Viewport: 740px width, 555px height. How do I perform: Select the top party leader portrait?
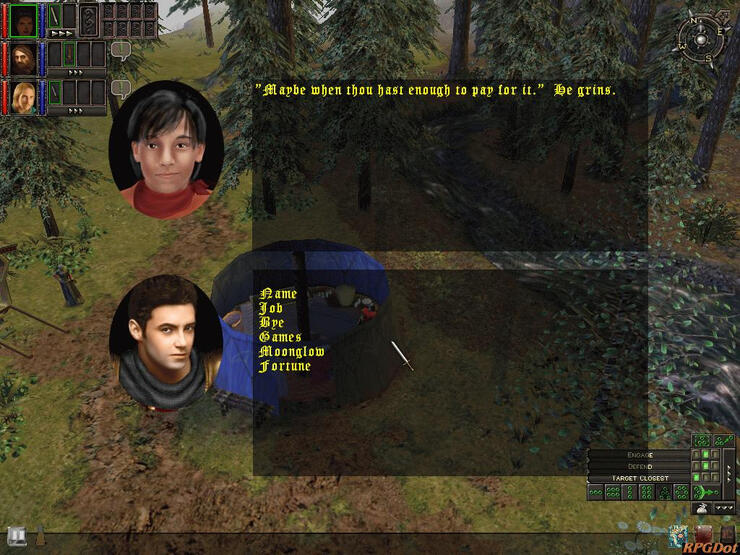point(23,18)
